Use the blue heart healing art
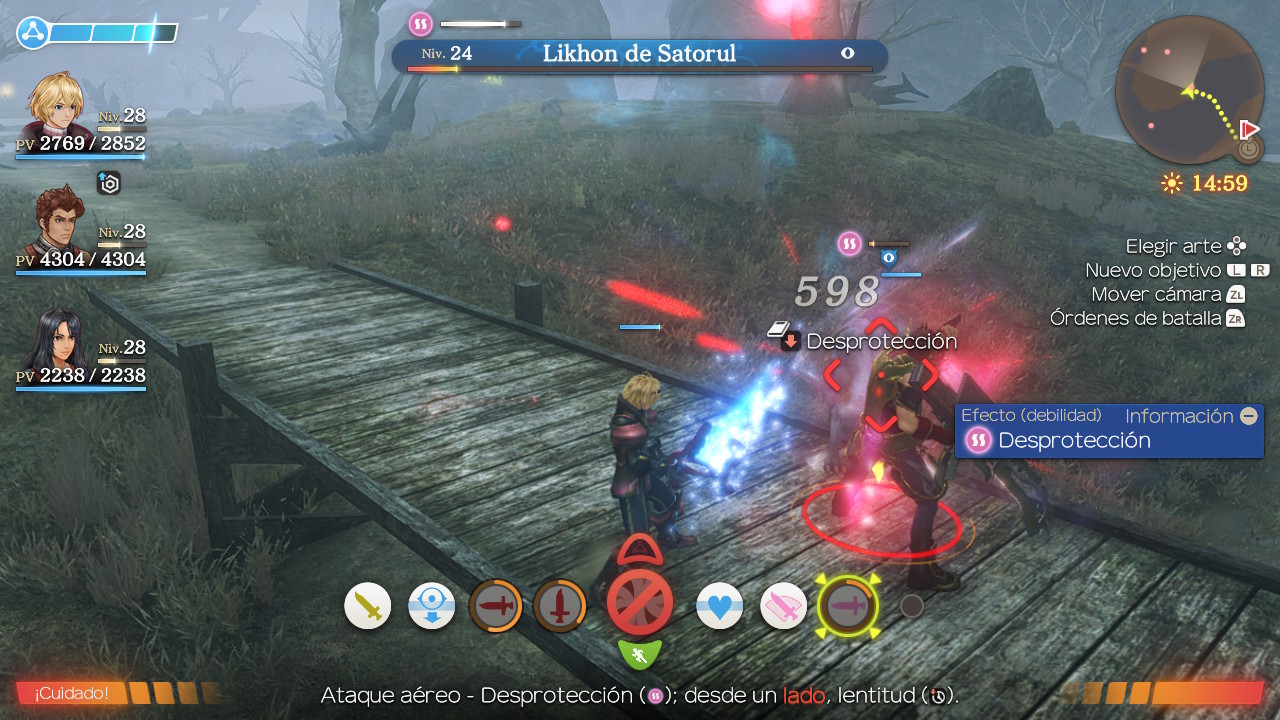The width and height of the screenshot is (1280, 720). tap(720, 606)
